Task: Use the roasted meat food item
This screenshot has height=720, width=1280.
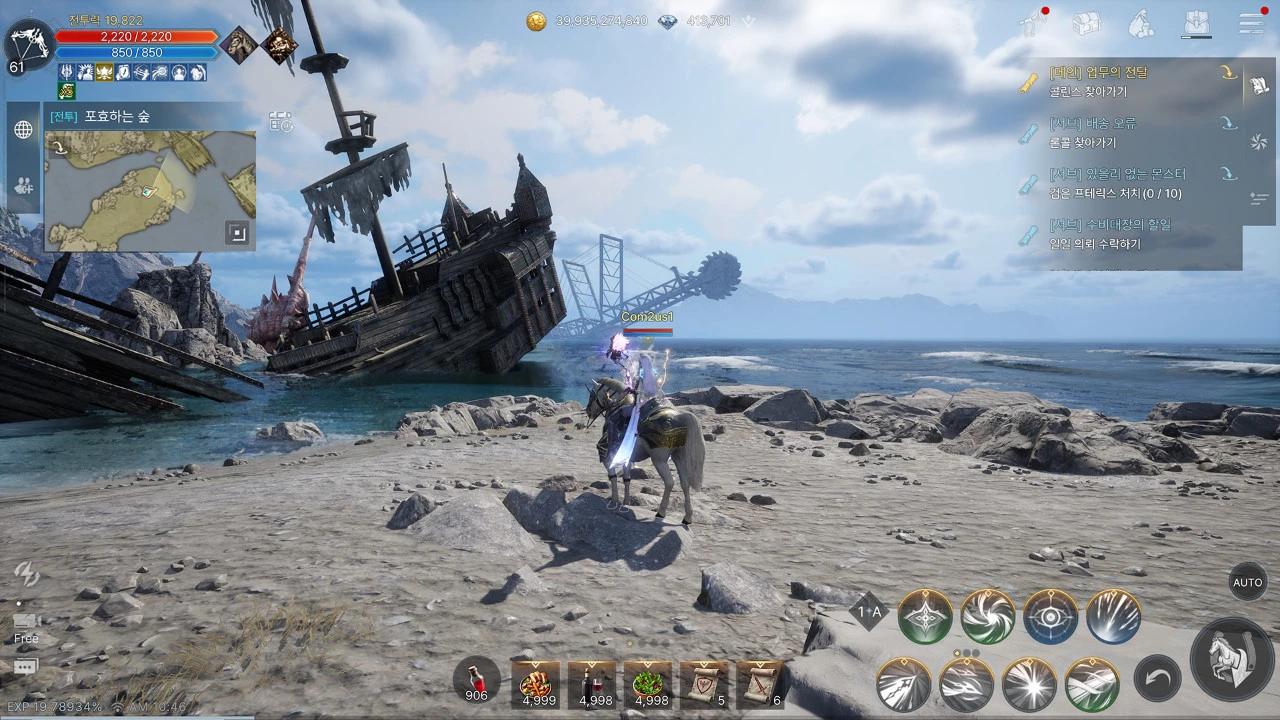Action: click(x=536, y=683)
